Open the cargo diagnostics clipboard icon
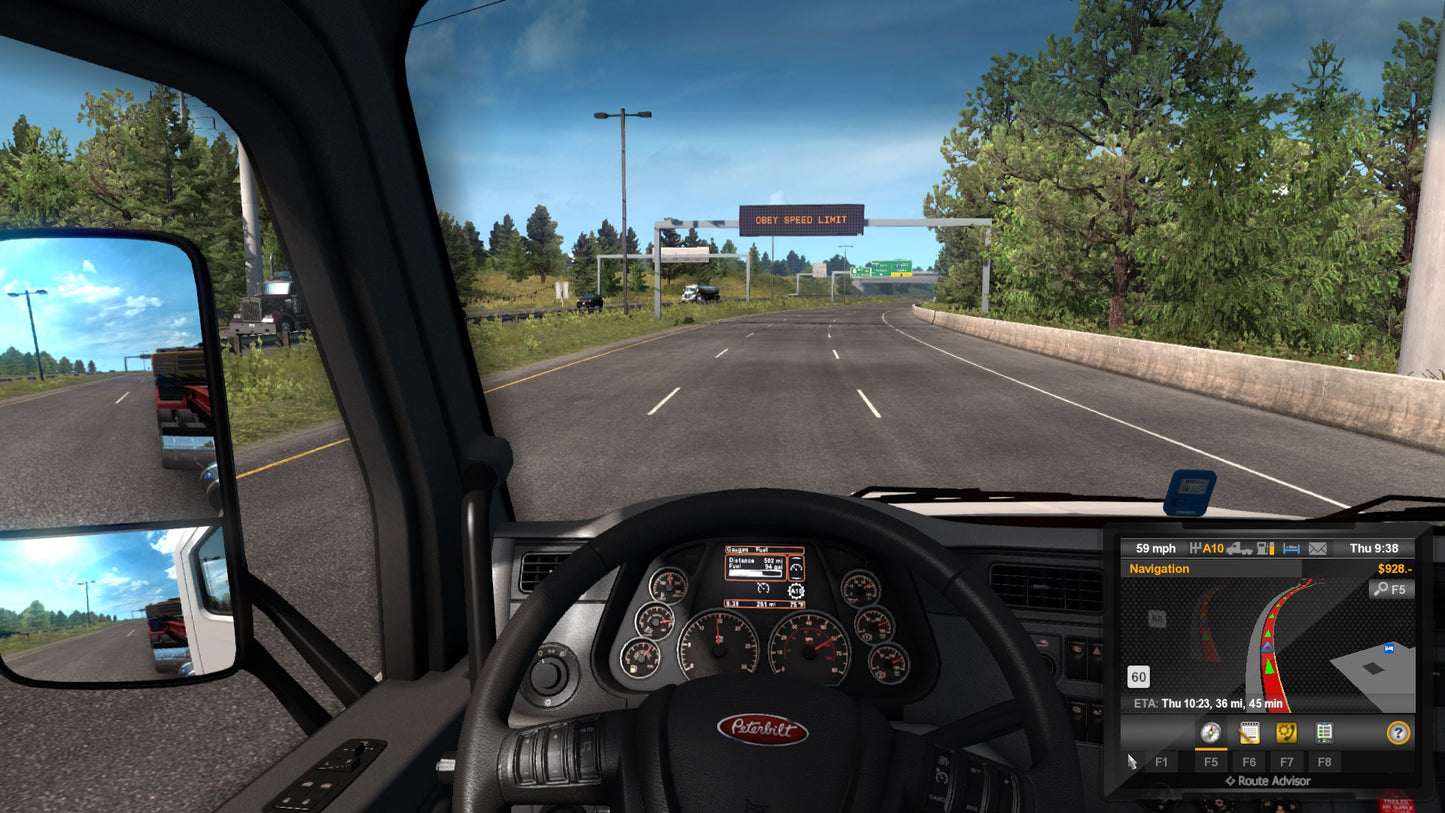Viewport: 1445px width, 813px height. 1324,732
